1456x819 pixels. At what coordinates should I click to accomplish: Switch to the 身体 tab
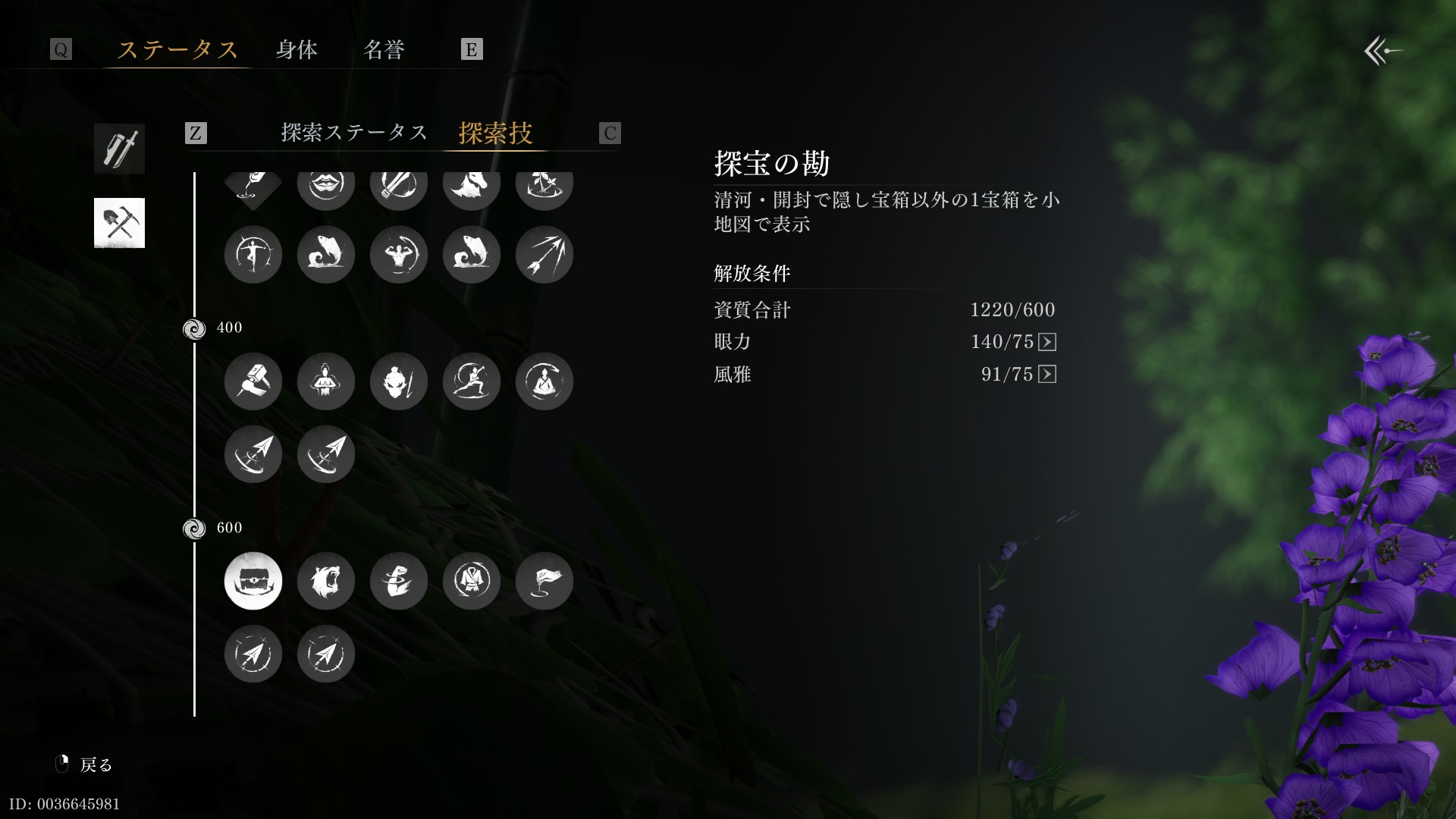[297, 50]
